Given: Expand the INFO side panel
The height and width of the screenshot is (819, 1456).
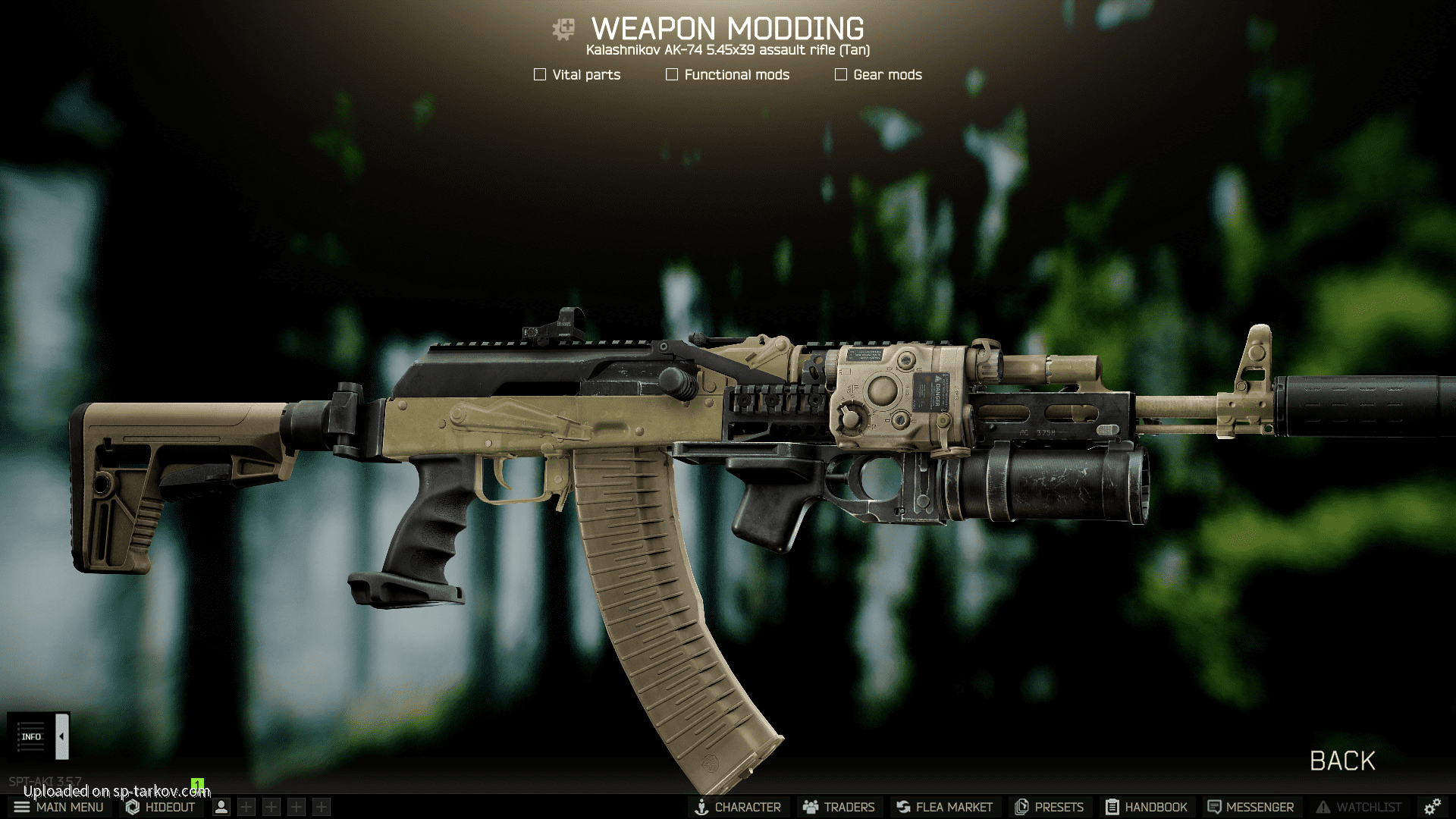Looking at the screenshot, I should (61, 736).
